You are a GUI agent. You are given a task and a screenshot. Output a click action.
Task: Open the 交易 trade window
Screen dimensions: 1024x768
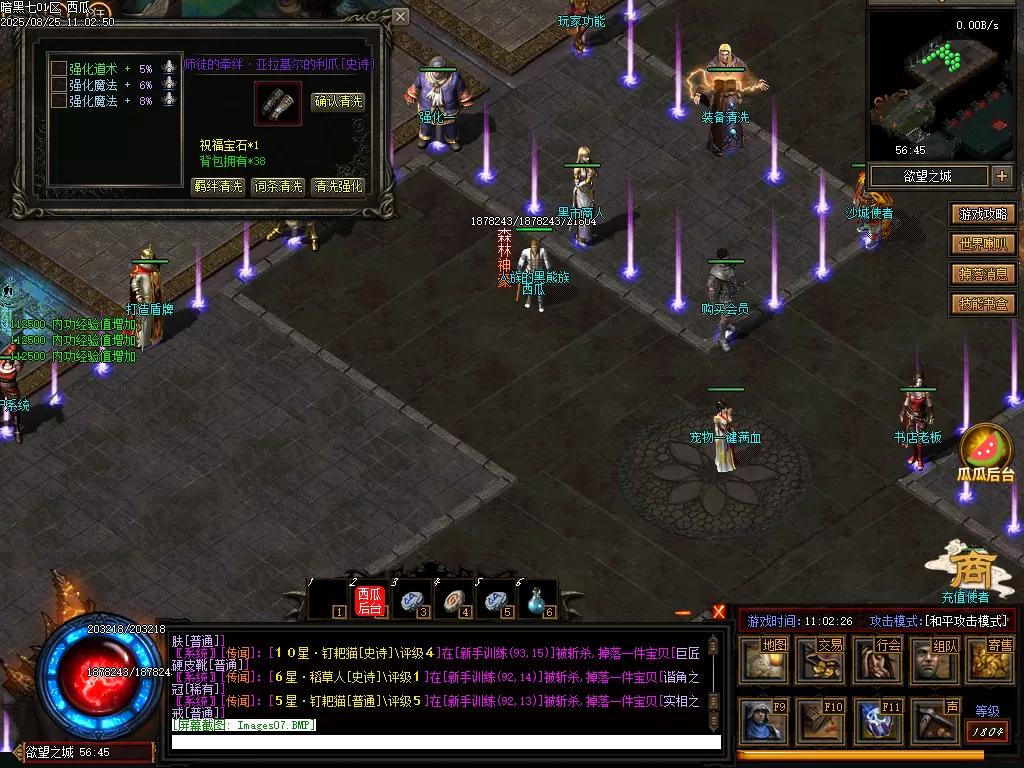pyautogui.click(x=821, y=660)
